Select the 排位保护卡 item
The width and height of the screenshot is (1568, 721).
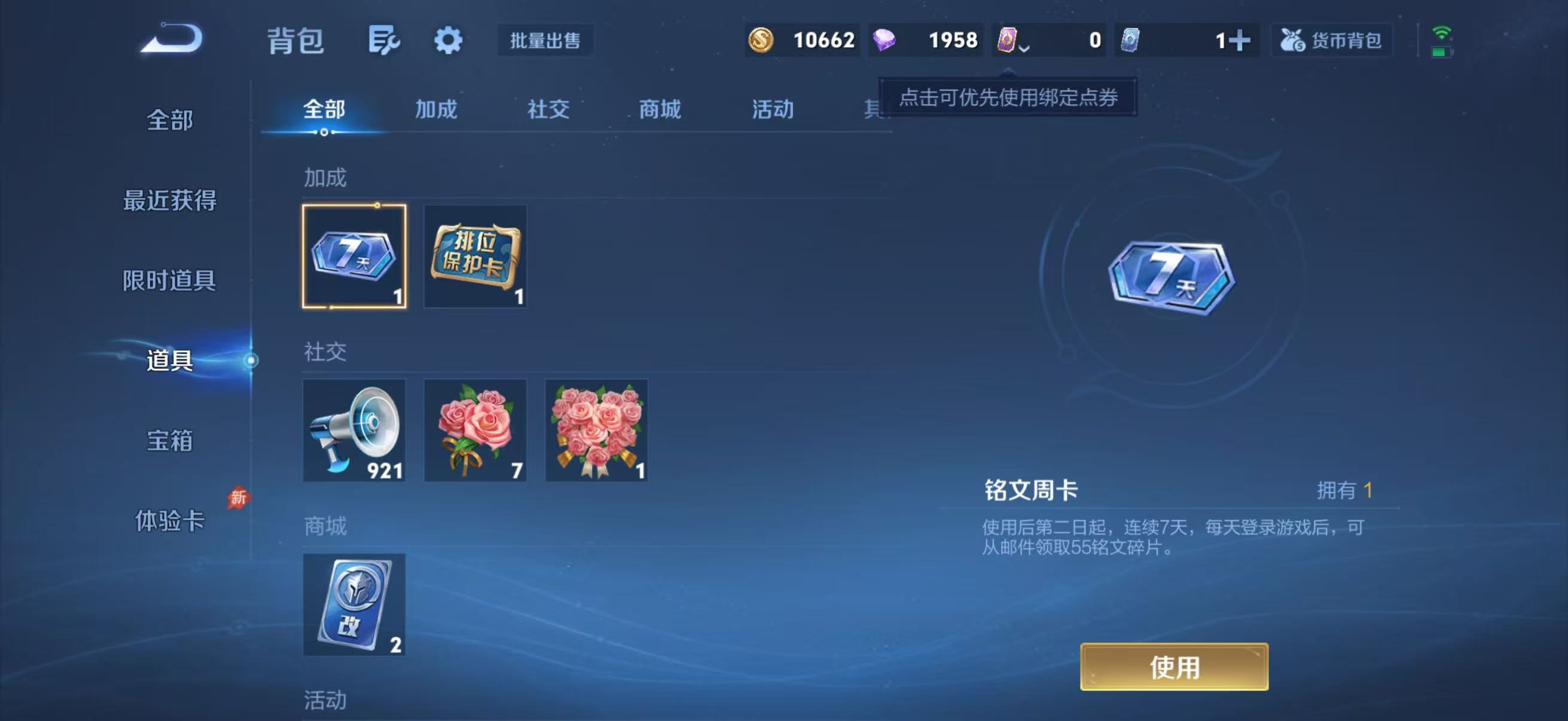pyautogui.click(x=474, y=257)
